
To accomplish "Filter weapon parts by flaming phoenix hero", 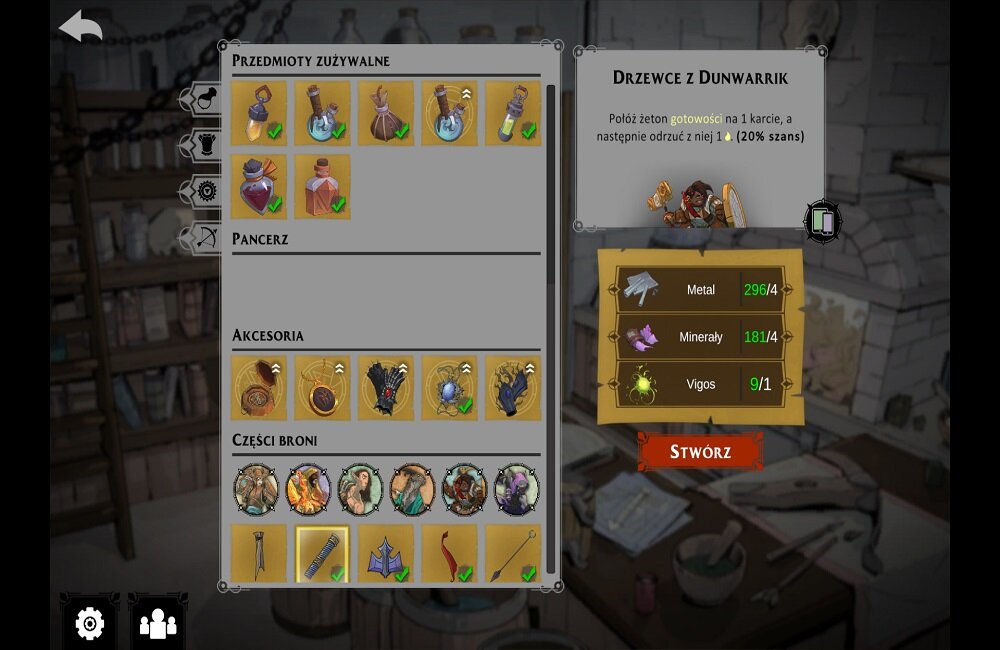I will point(308,489).
